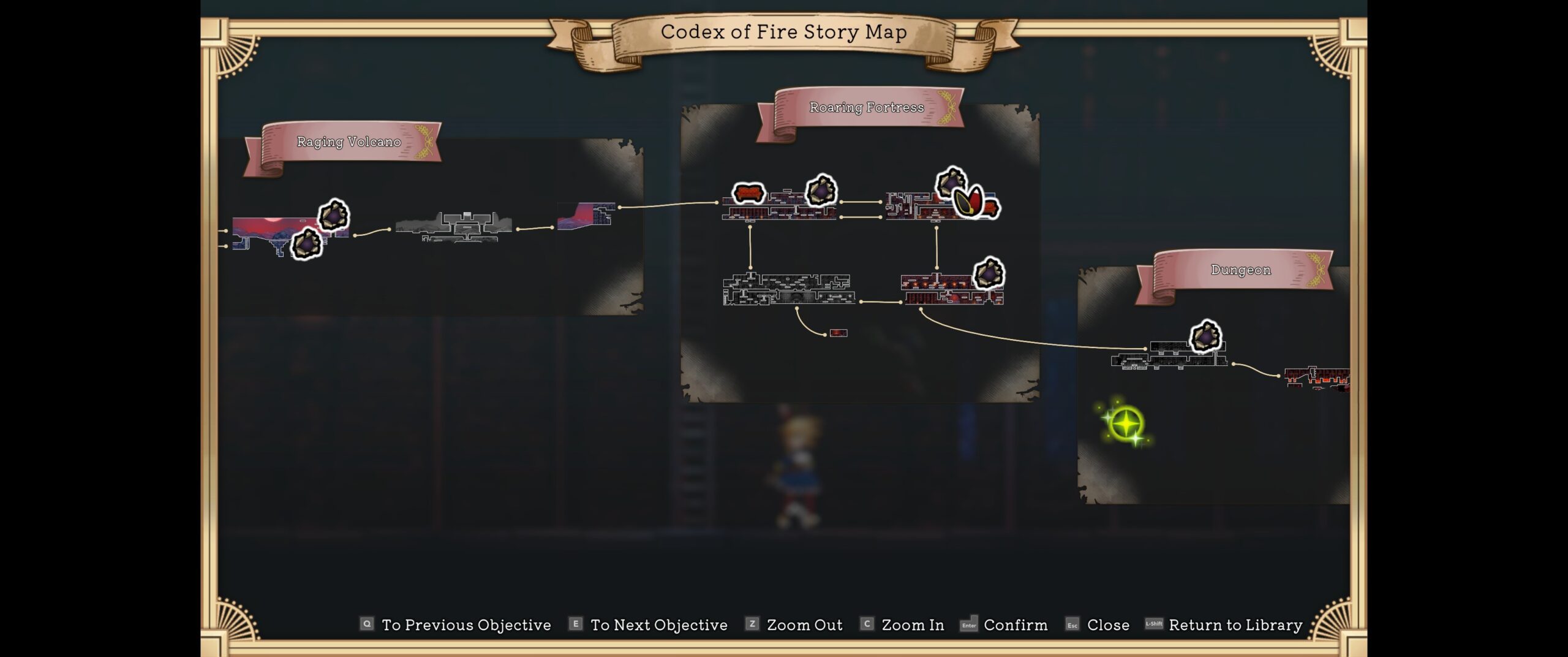Select the red room cut off in Dungeon
Image resolution: width=1568 pixels, height=657 pixels.
click(1317, 378)
